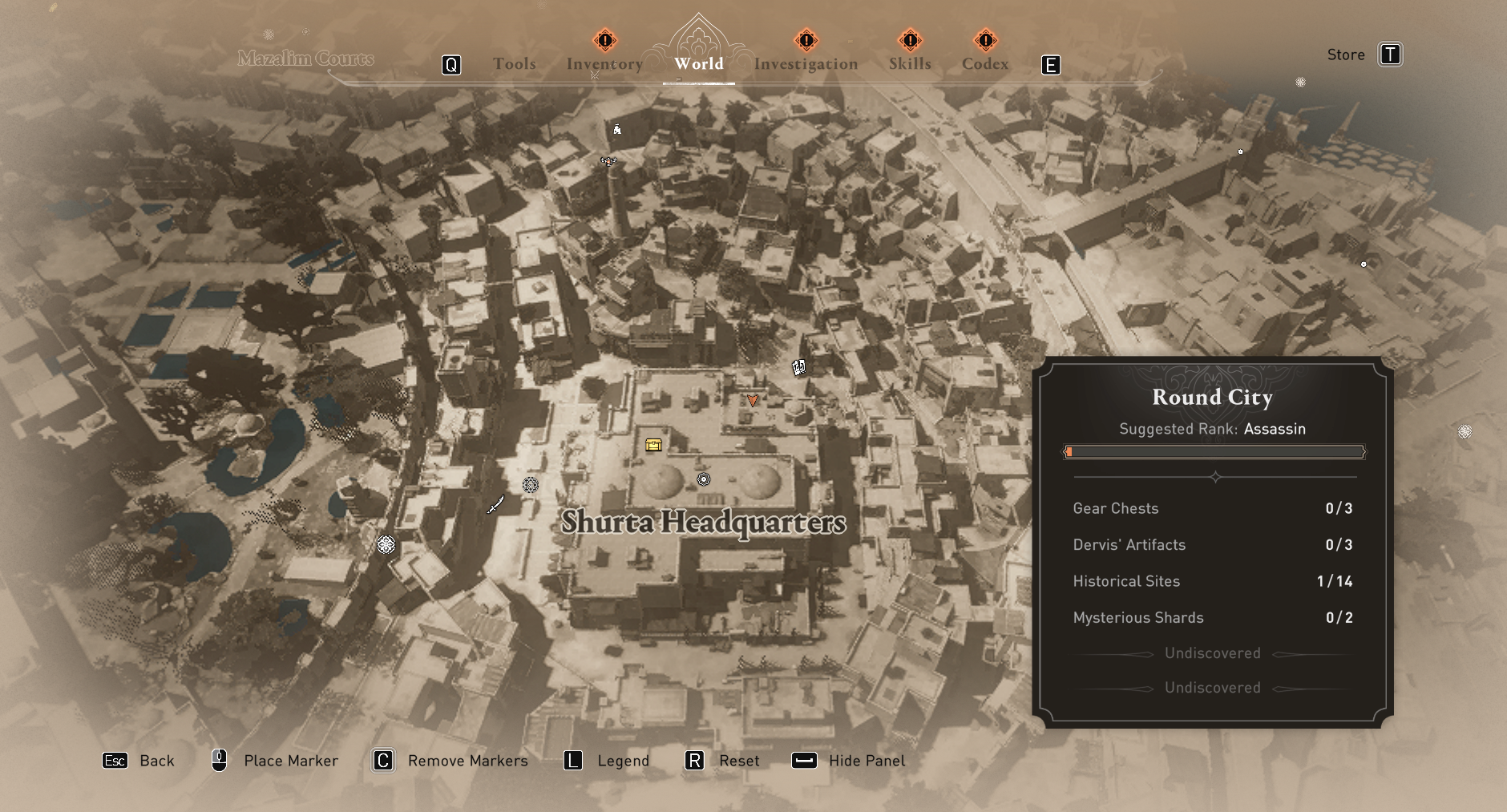Switch to the Inventory tab
This screenshot has width=1507, height=812.
pyautogui.click(x=604, y=64)
